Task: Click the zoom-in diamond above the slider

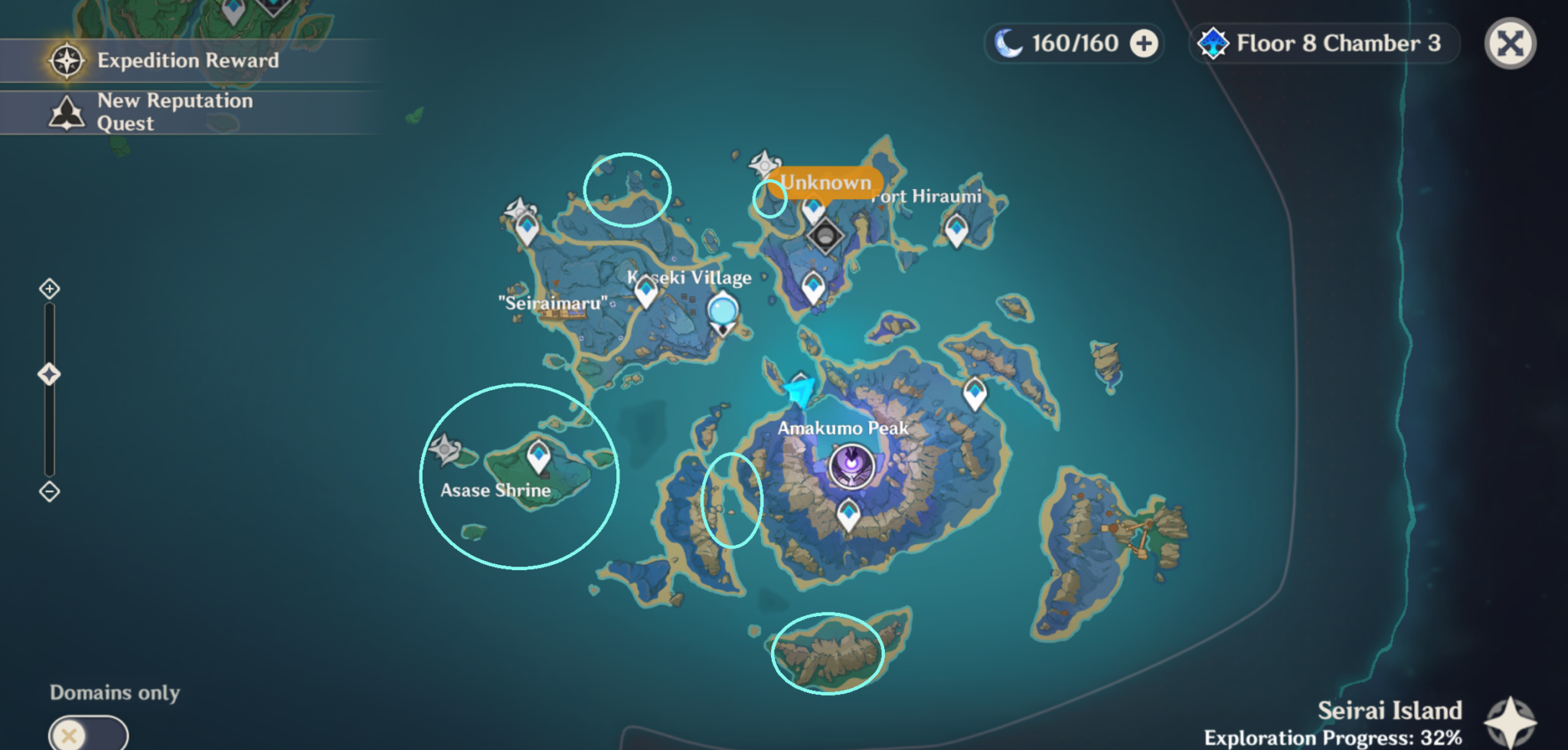Action: point(50,290)
